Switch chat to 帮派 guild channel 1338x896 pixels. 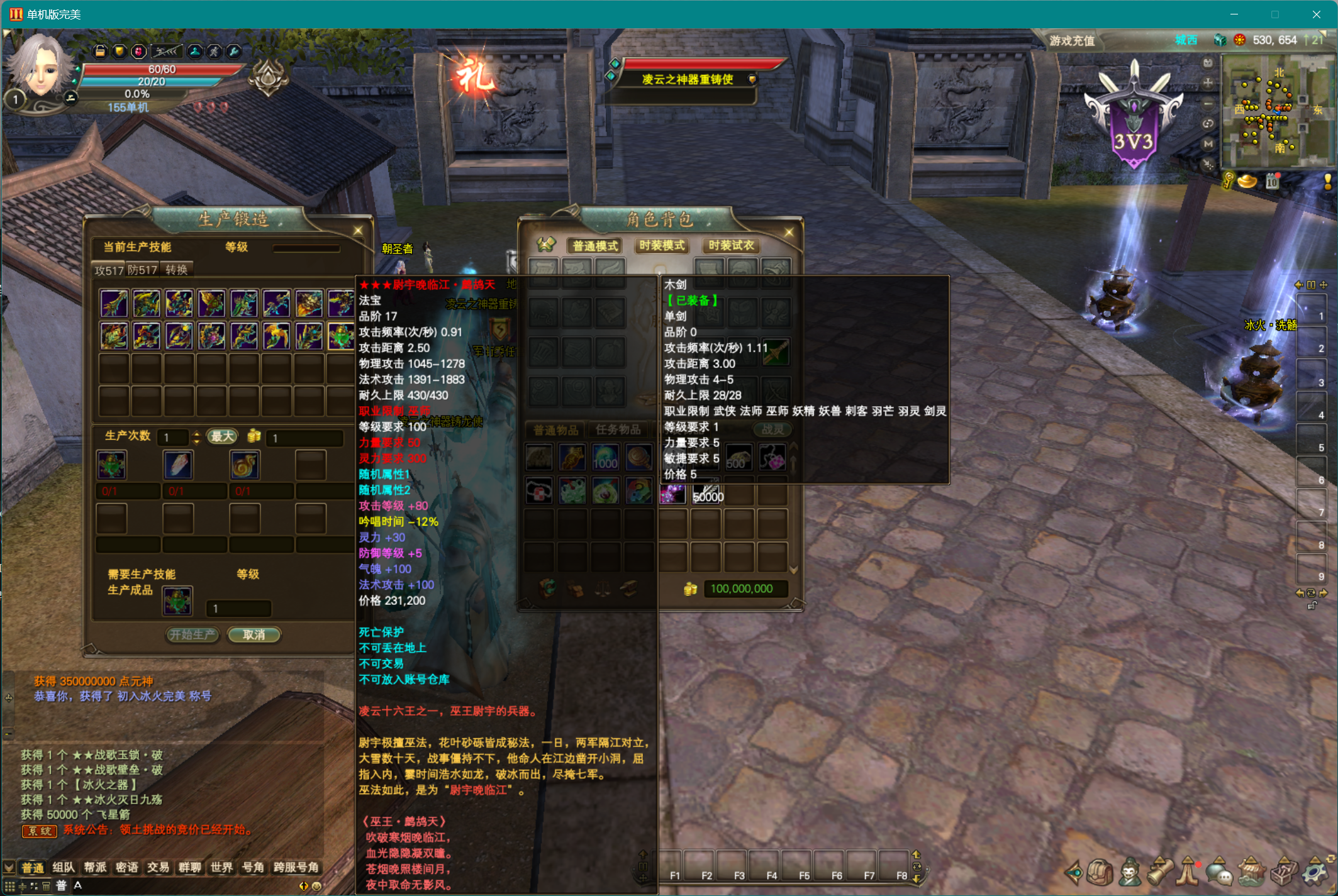point(95,868)
